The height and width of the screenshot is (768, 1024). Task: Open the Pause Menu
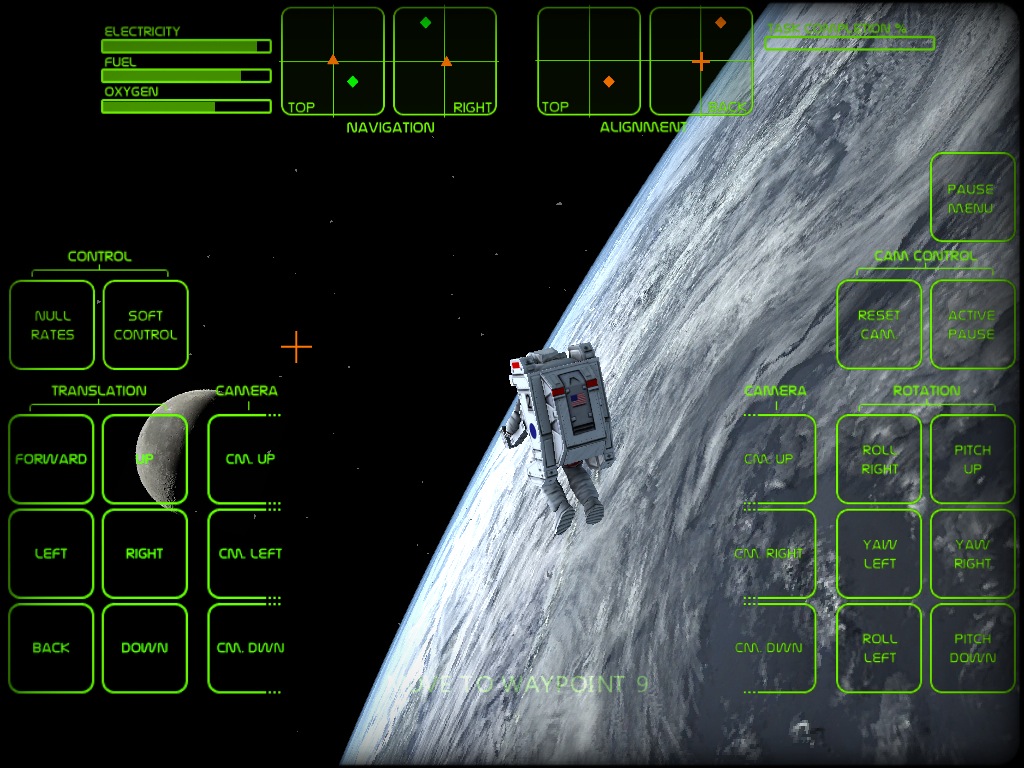pyautogui.click(x=972, y=198)
